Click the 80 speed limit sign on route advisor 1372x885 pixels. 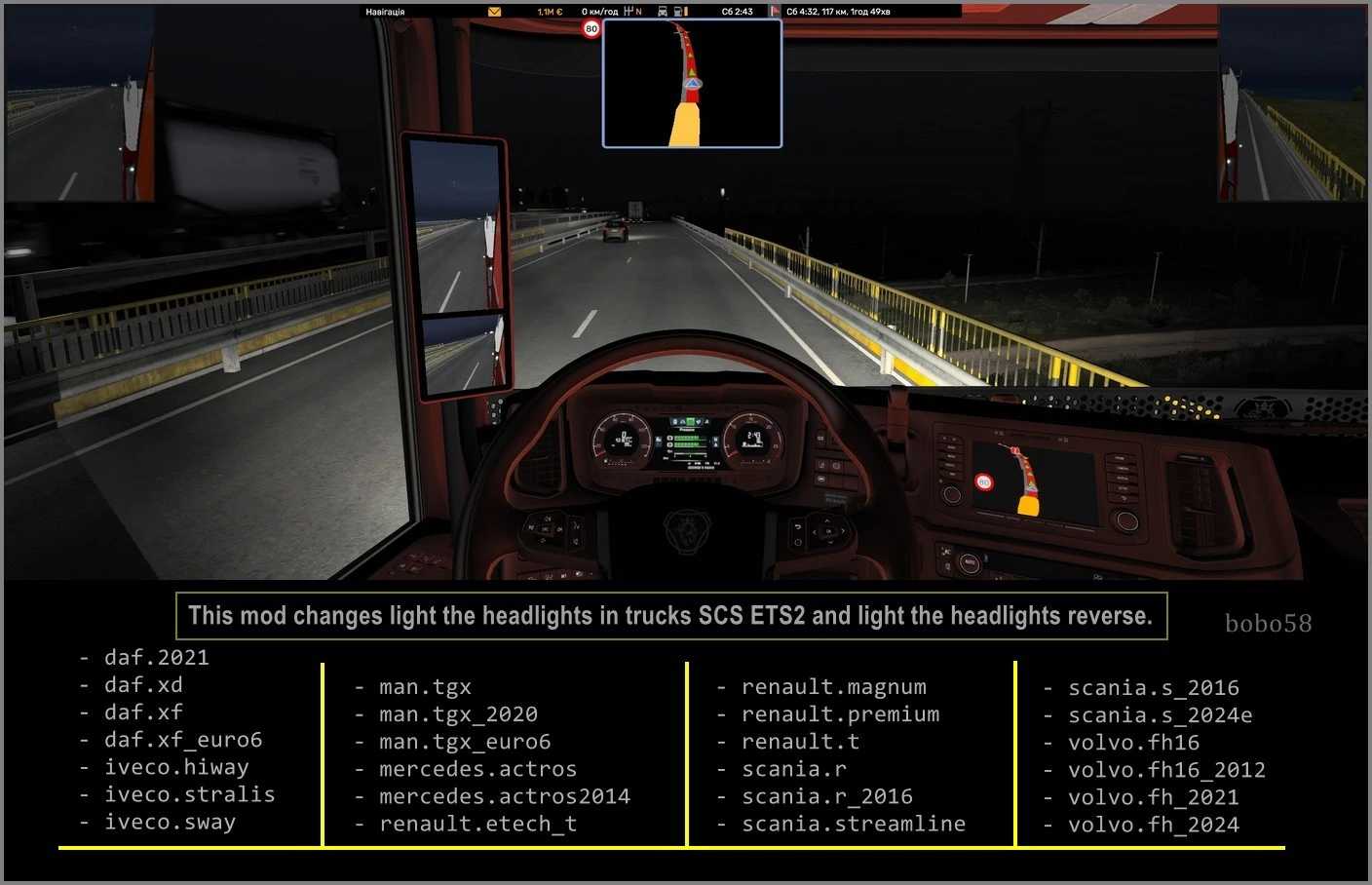tap(591, 29)
